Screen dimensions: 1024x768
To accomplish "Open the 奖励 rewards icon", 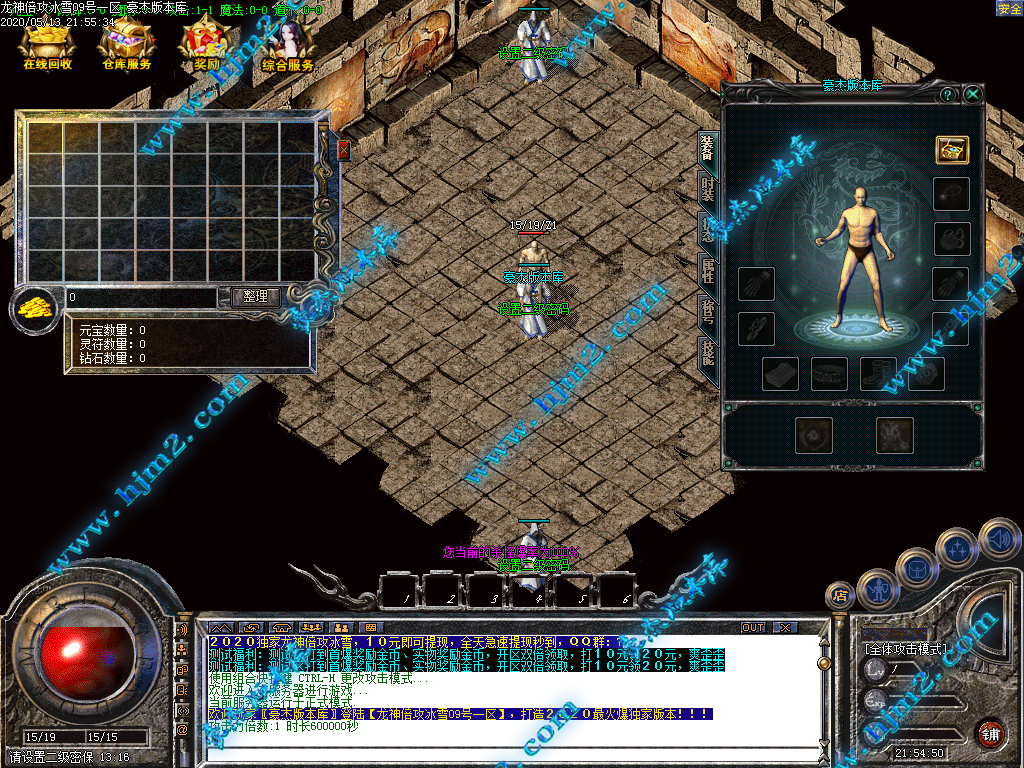I will (x=204, y=45).
